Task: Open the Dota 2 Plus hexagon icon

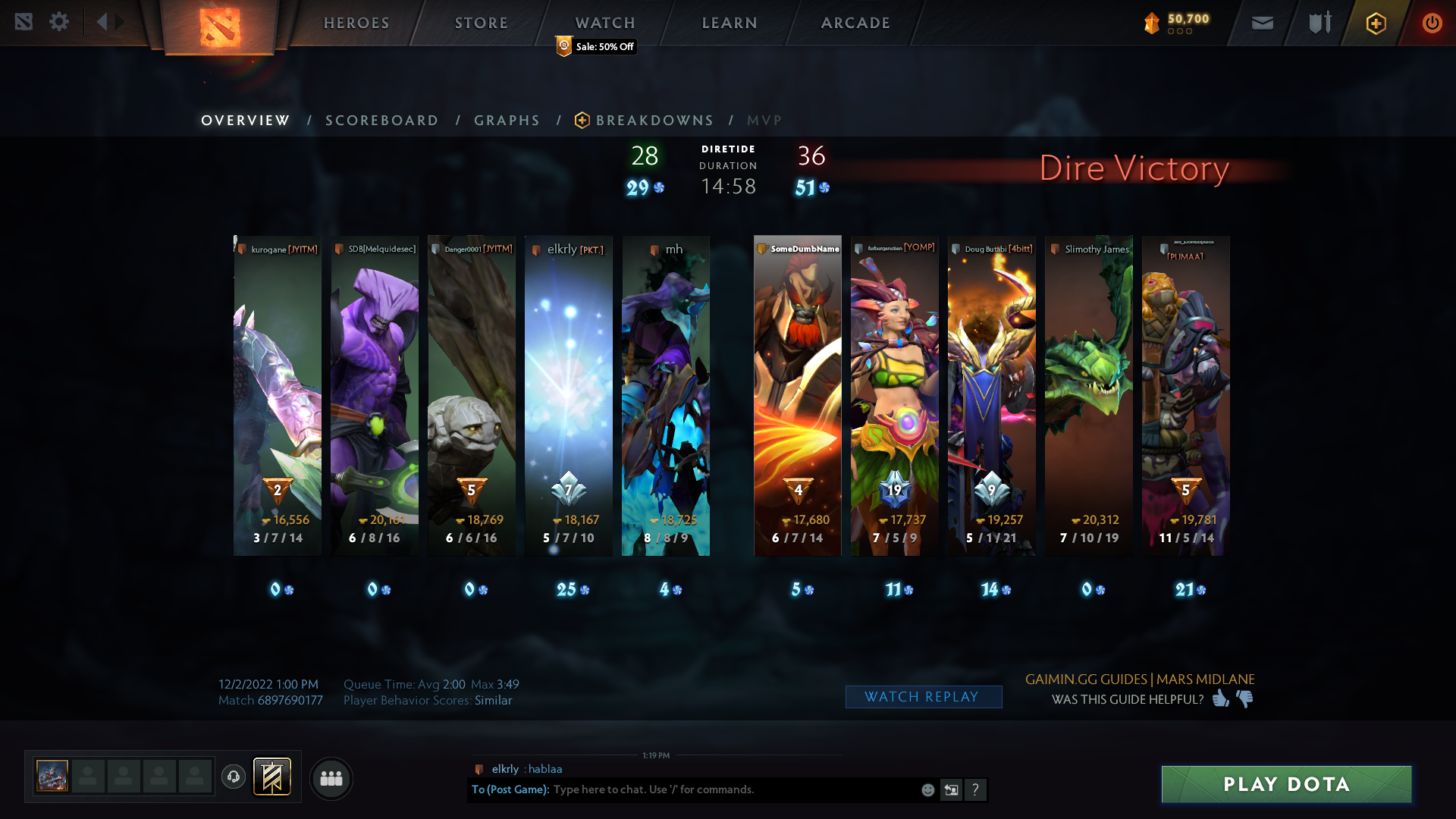Action: tap(1376, 23)
